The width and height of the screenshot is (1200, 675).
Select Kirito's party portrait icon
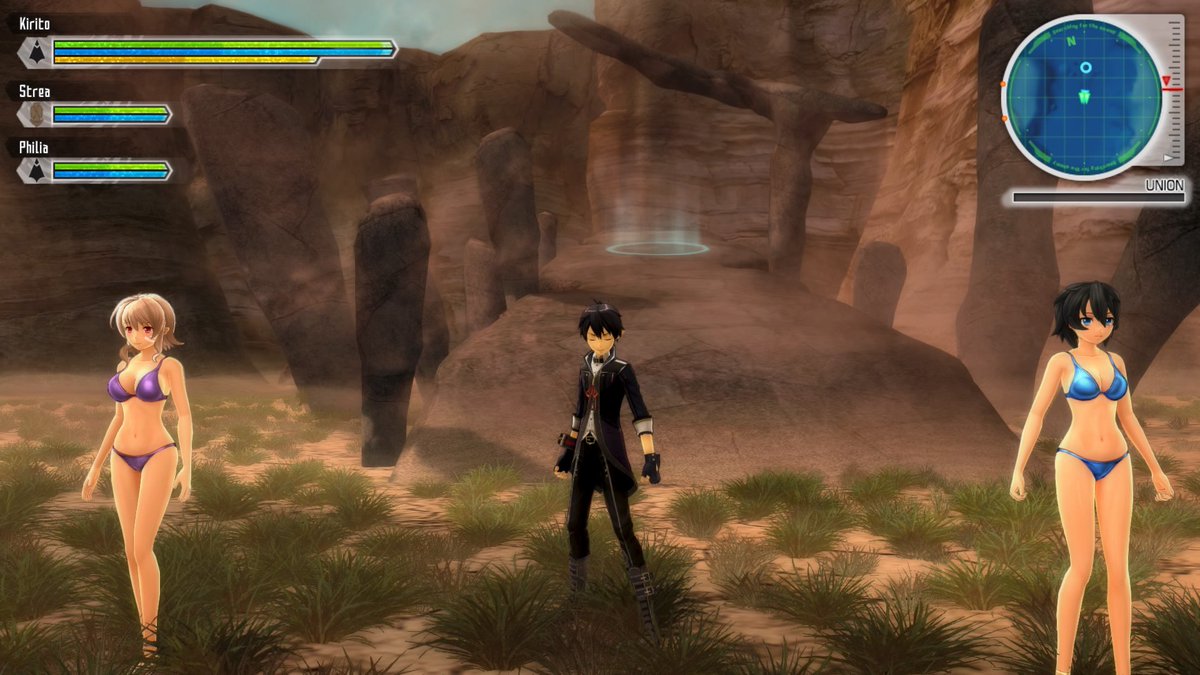click(x=35, y=52)
